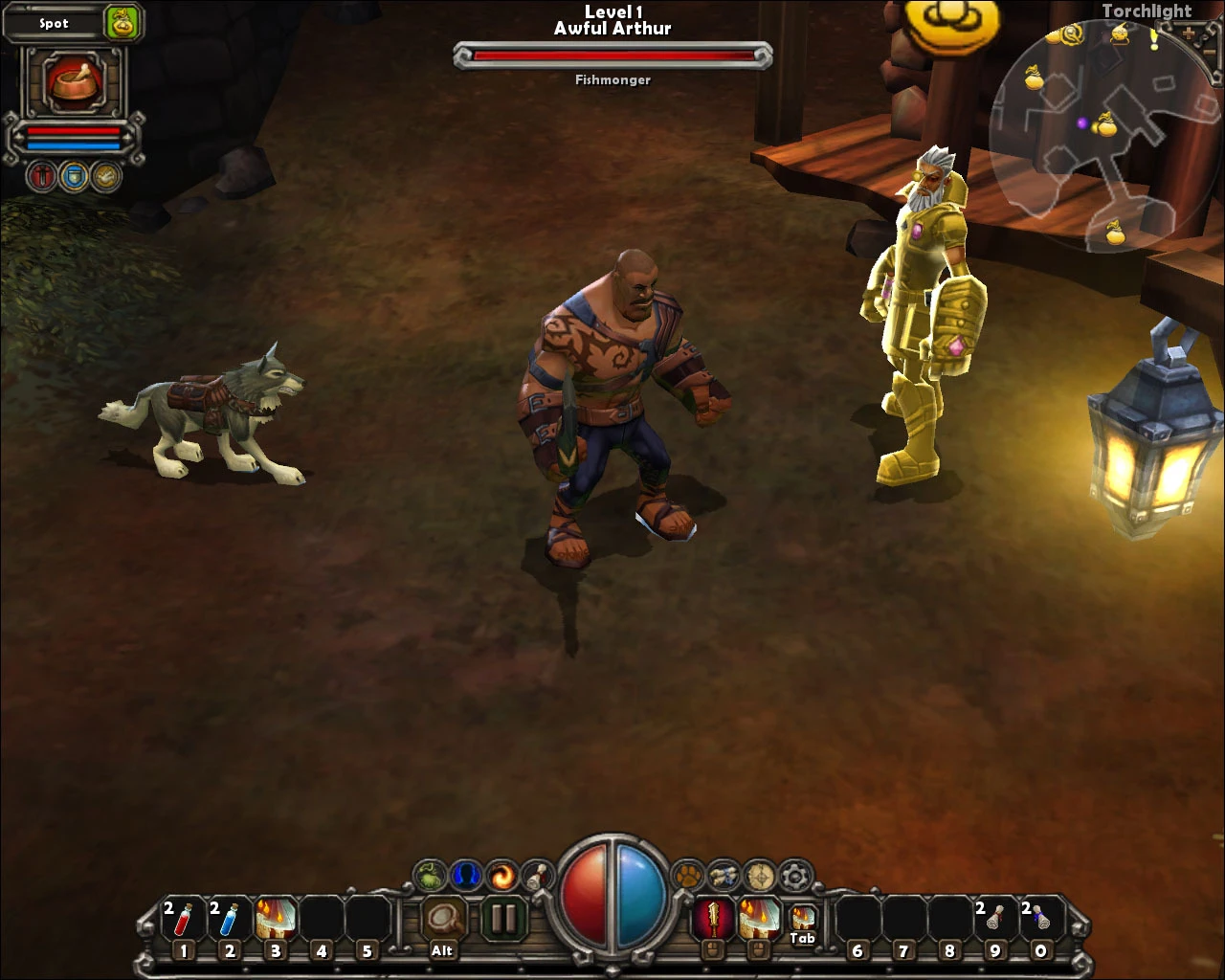Open the pet inventory via the paw icon
This screenshot has height=980, width=1225.
(689, 874)
